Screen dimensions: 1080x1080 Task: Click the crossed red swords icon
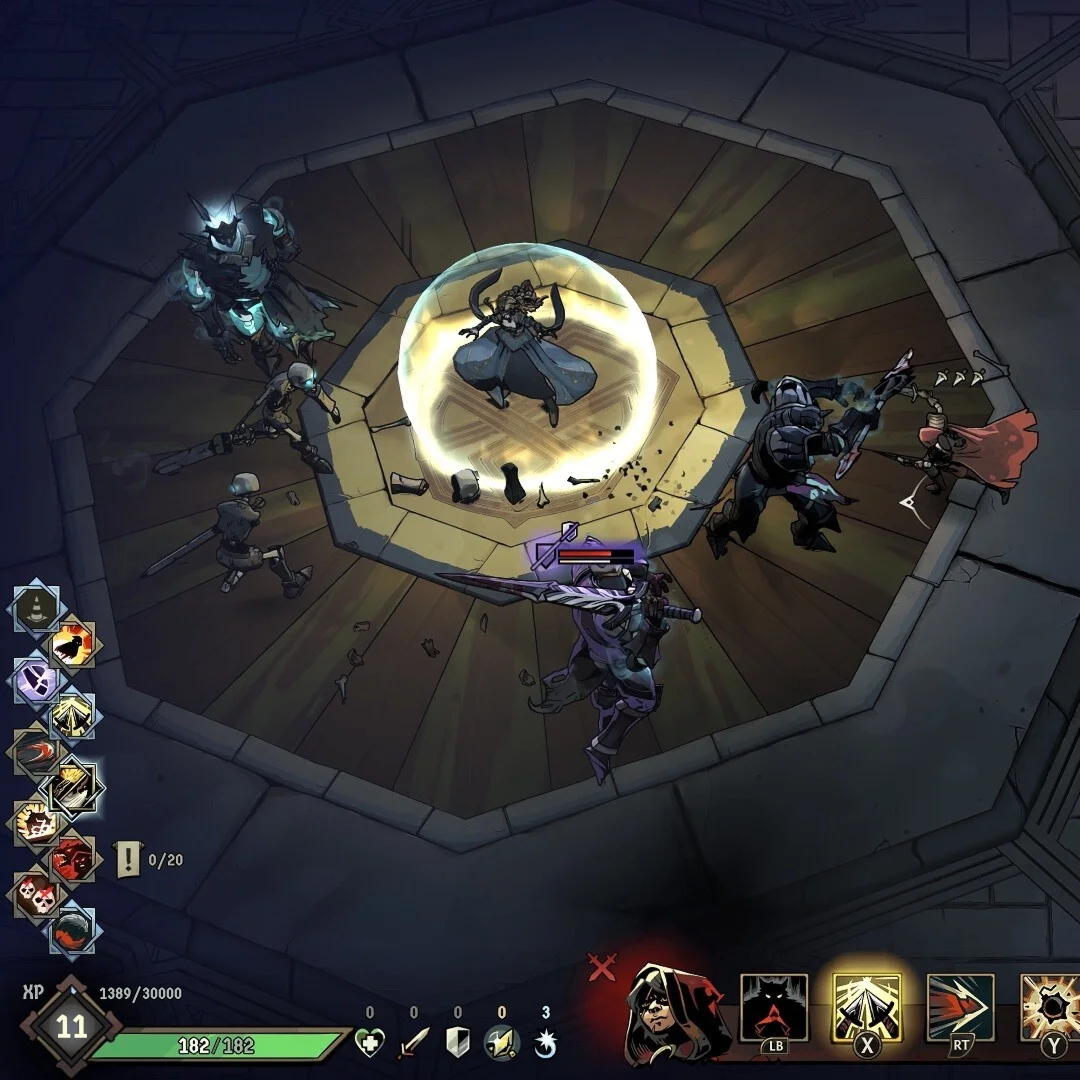[x=602, y=967]
